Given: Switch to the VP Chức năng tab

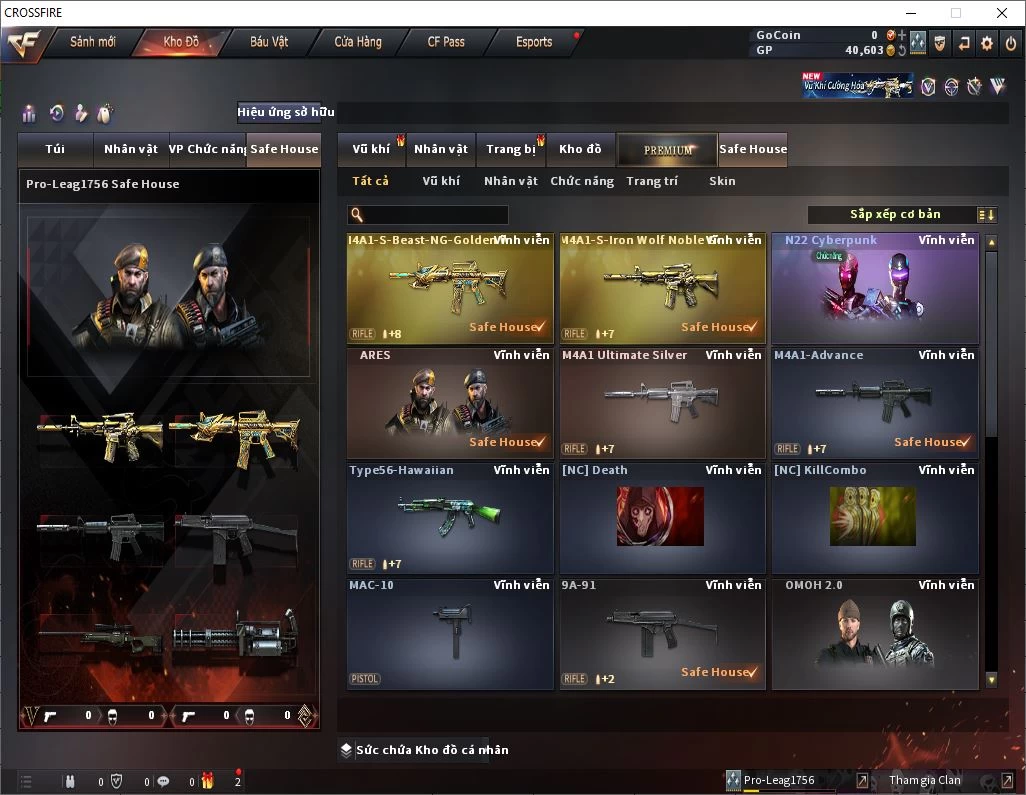Looking at the screenshot, I should [207, 149].
